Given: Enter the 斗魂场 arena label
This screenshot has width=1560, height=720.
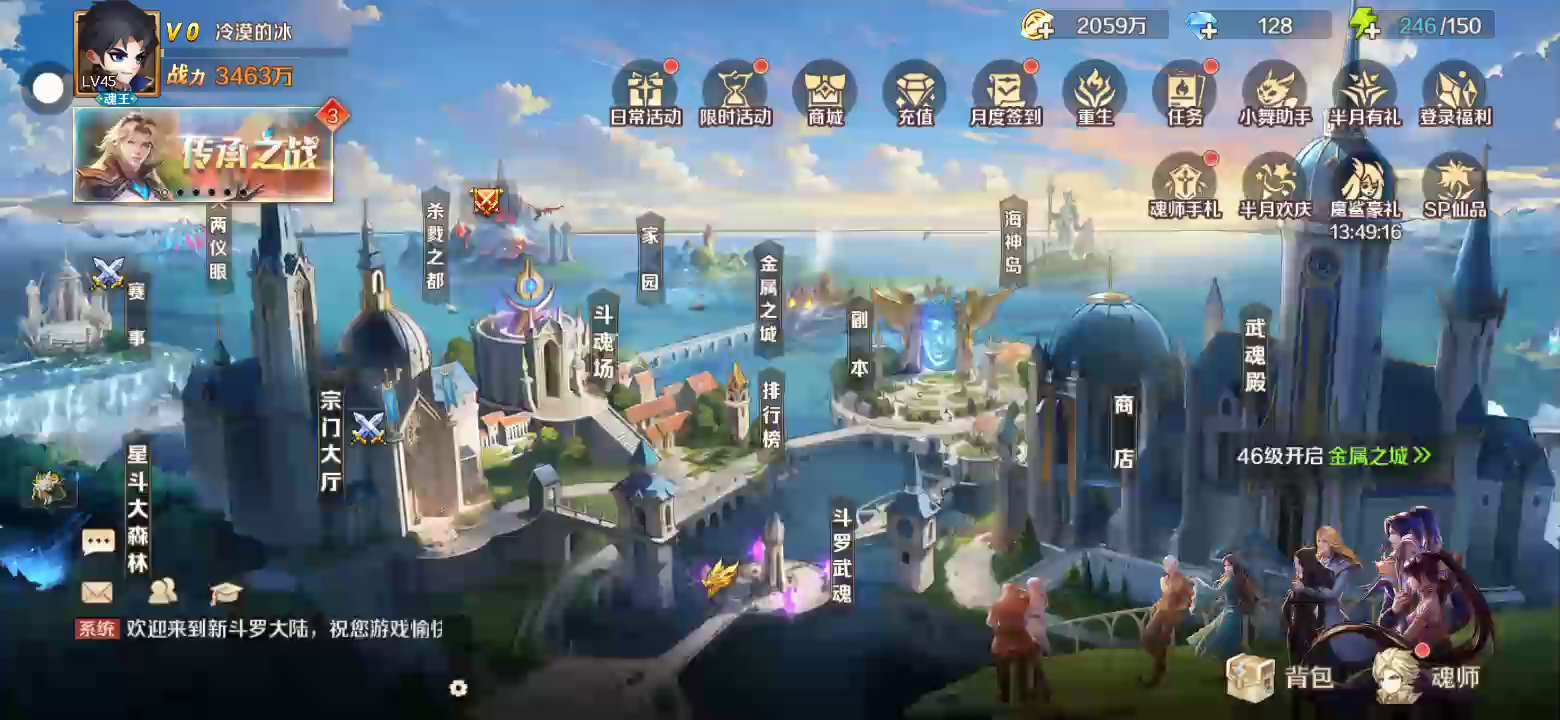Looking at the screenshot, I should [603, 340].
